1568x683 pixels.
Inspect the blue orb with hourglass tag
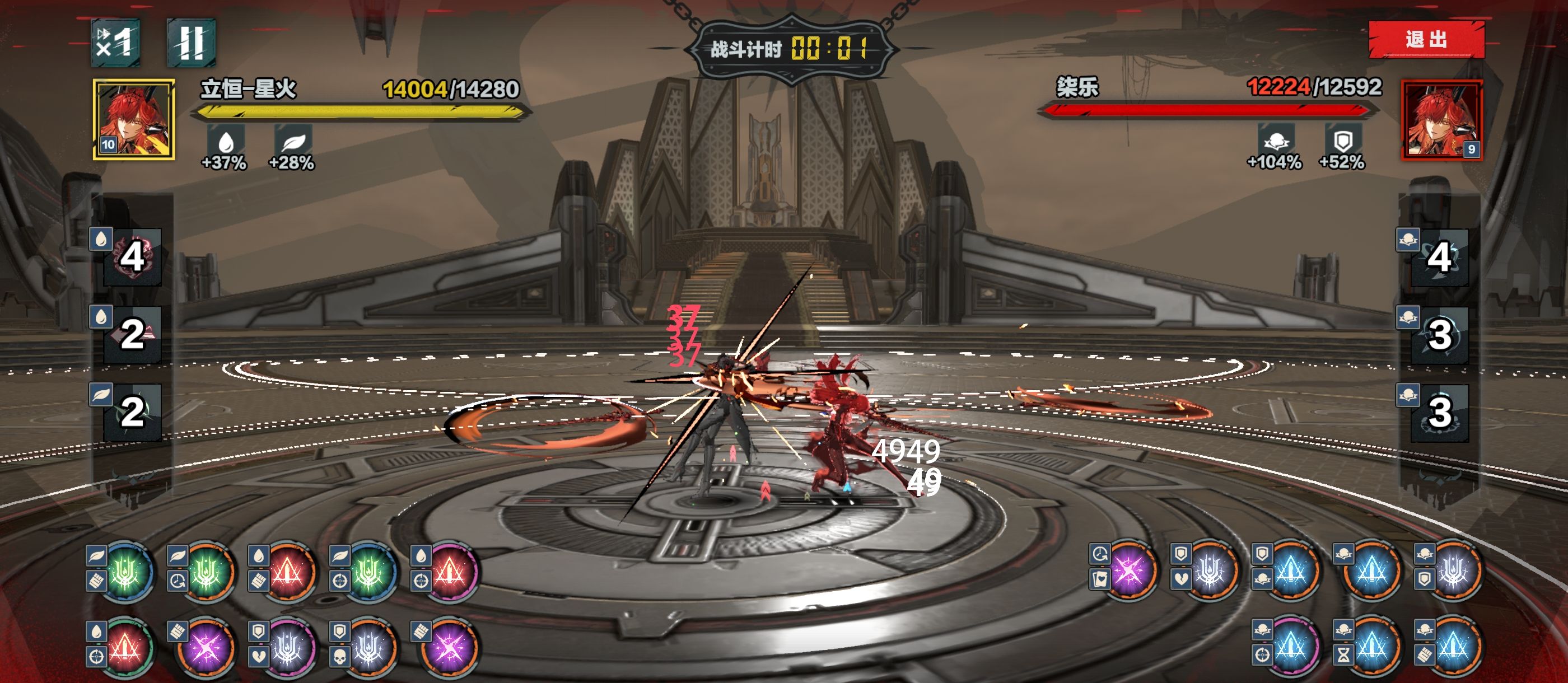1371,647
